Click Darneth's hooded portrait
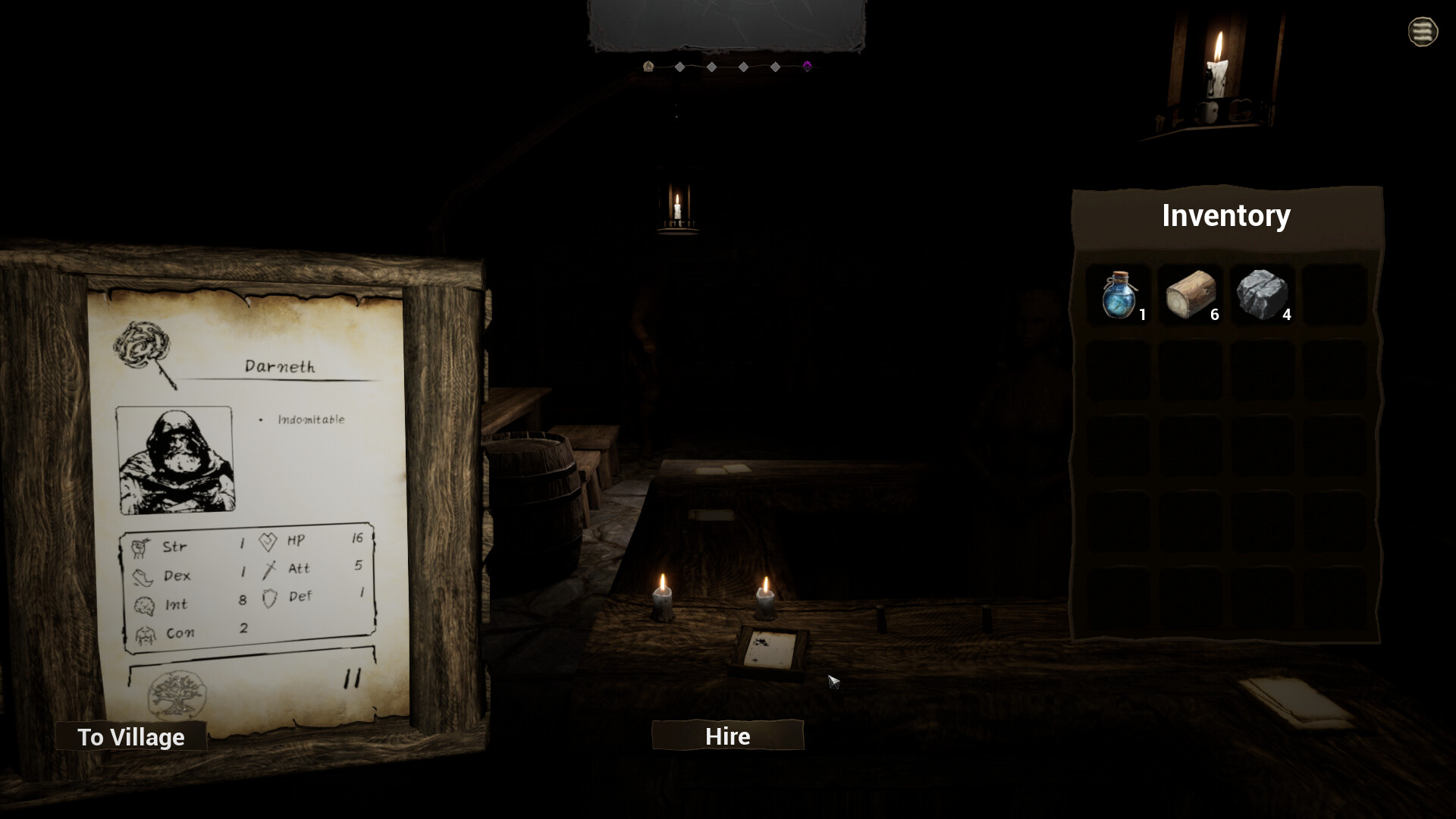1456x819 pixels. coord(175,460)
